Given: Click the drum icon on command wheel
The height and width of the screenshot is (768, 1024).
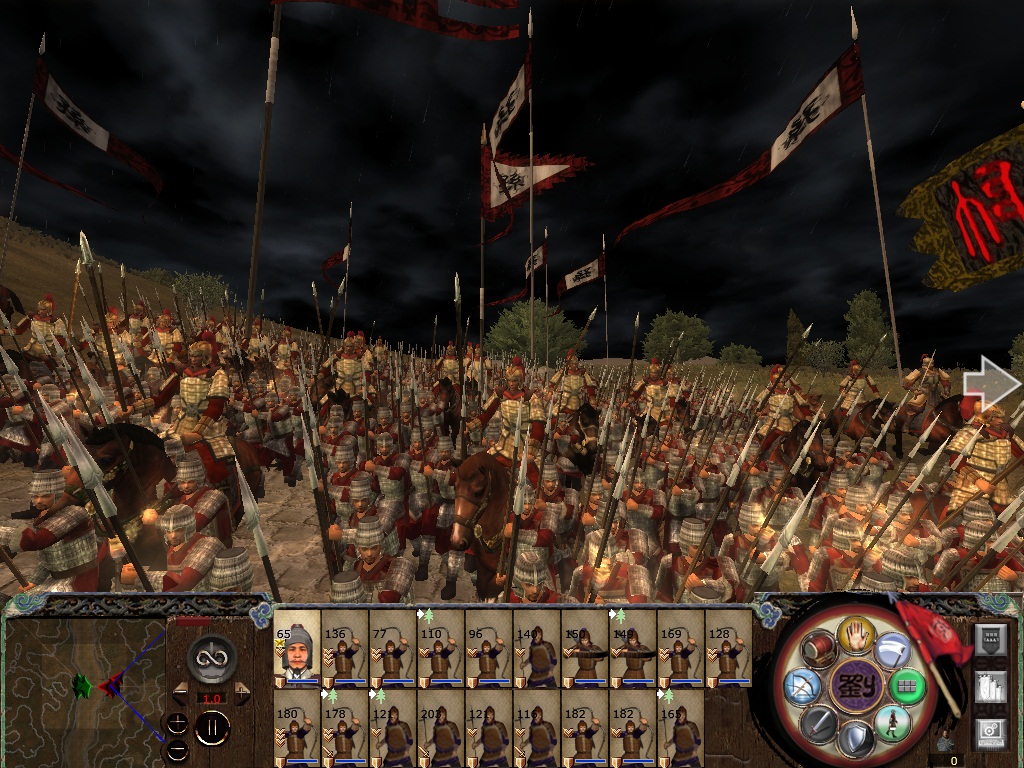Looking at the screenshot, I should click(818, 650).
